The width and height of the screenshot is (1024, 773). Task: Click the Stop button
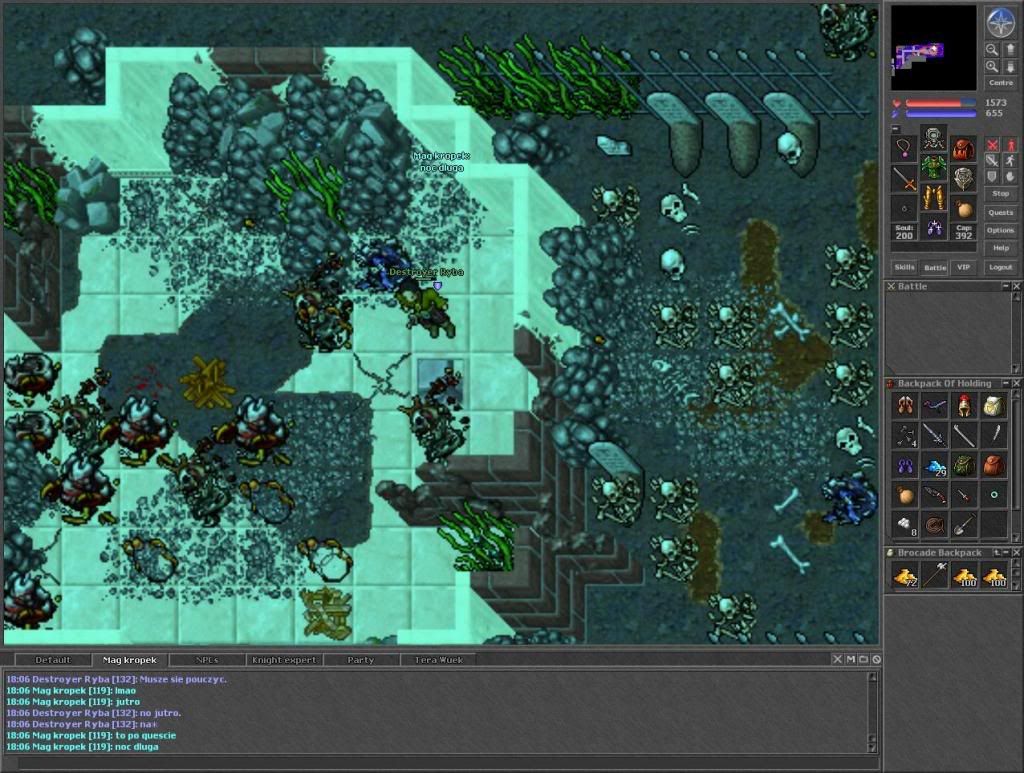pos(1000,193)
